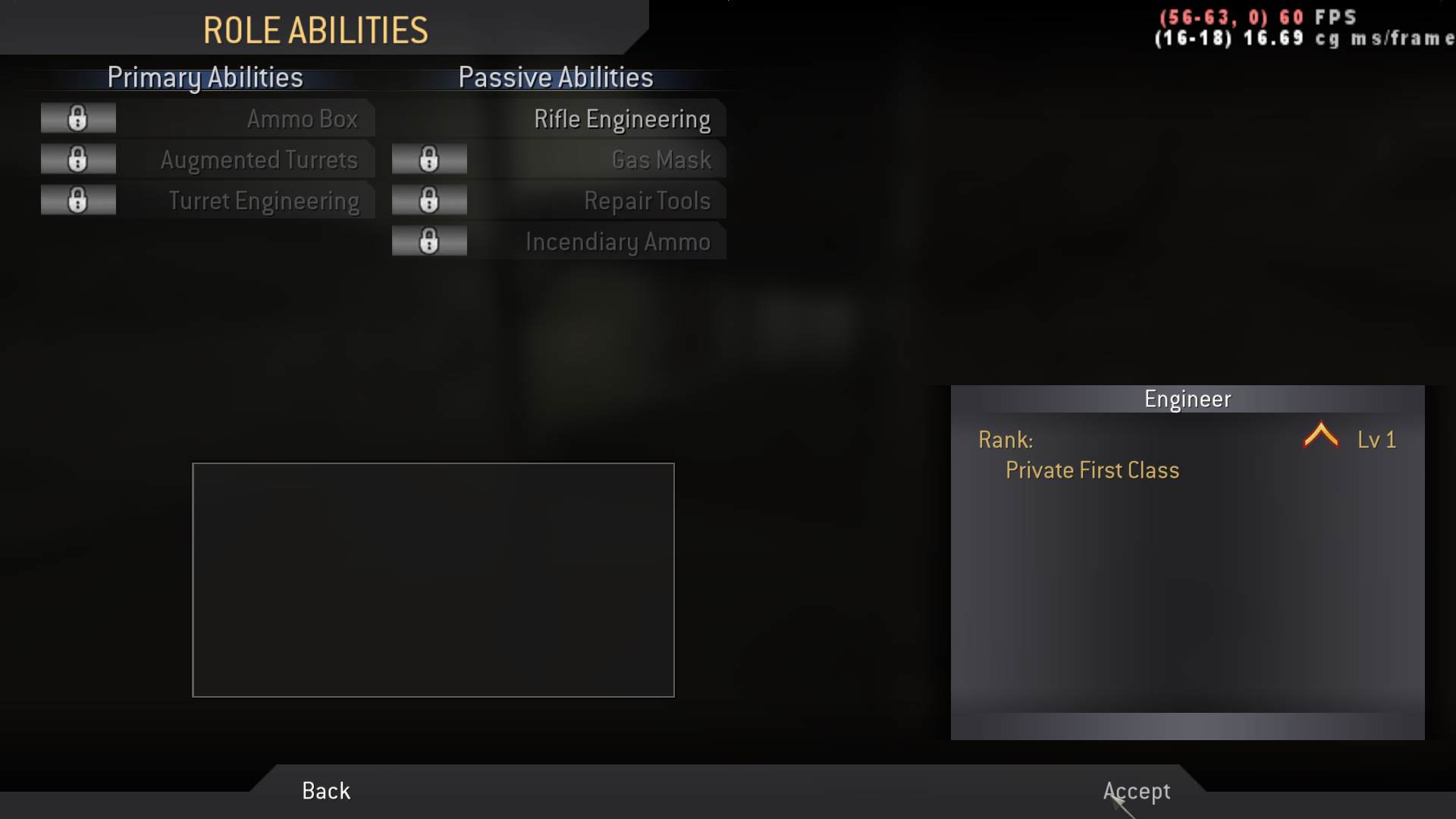Choose the Incendiary Ammo passive ability
Image resolution: width=1456 pixels, height=819 pixels.
pyautogui.click(x=618, y=241)
